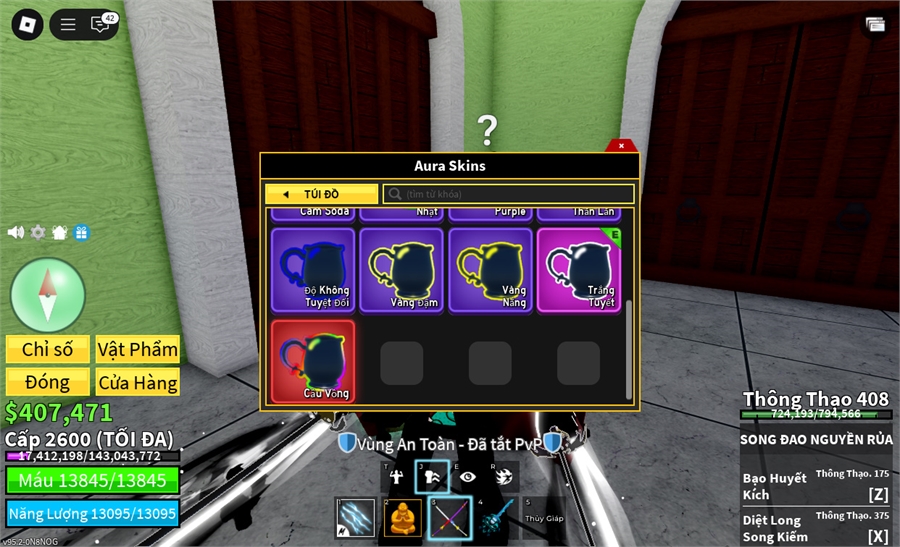Select the Trắng Tuyết aura skin
The image size is (900, 547).
578,270
